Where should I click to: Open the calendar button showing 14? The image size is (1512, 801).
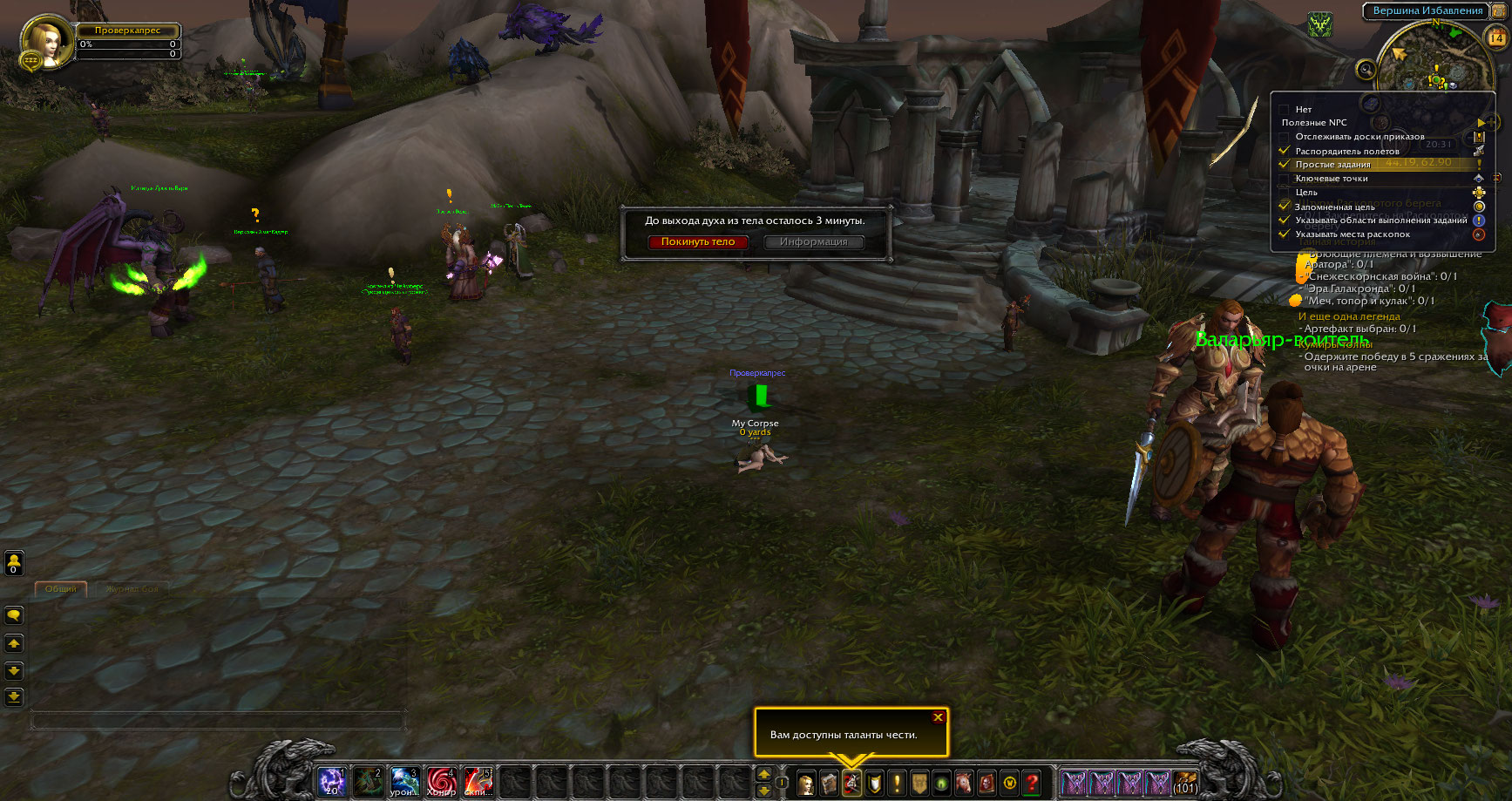coord(1496,37)
